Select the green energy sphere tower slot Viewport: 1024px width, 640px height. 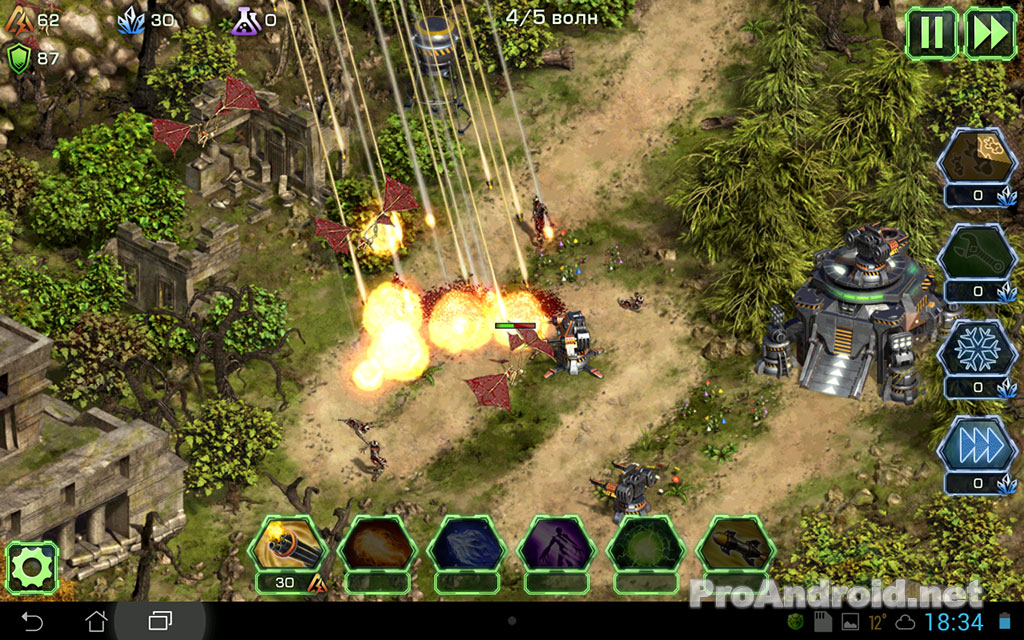647,545
